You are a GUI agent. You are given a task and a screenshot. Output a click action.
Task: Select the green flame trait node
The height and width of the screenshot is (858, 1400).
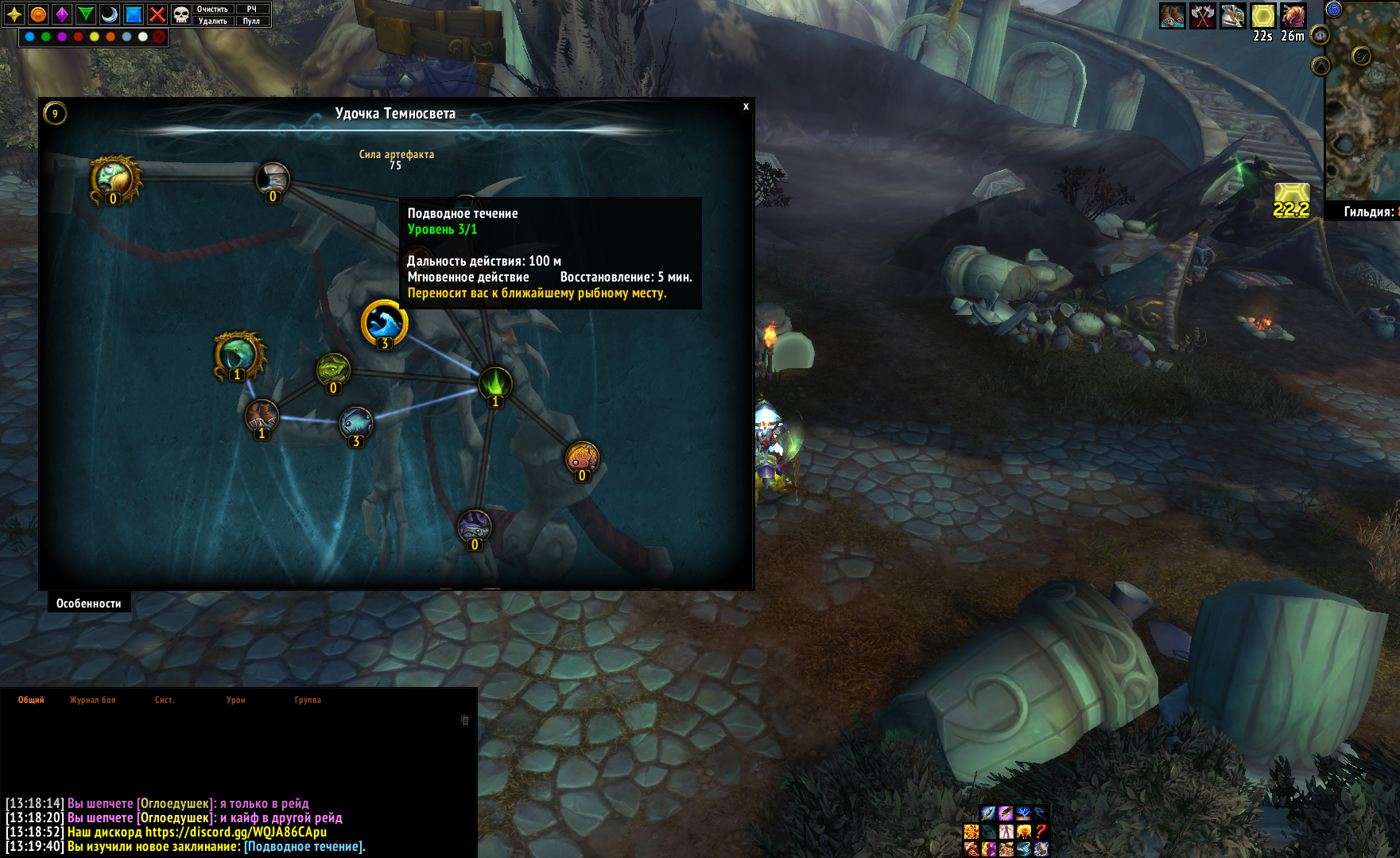pyautogui.click(x=494, y=383)
